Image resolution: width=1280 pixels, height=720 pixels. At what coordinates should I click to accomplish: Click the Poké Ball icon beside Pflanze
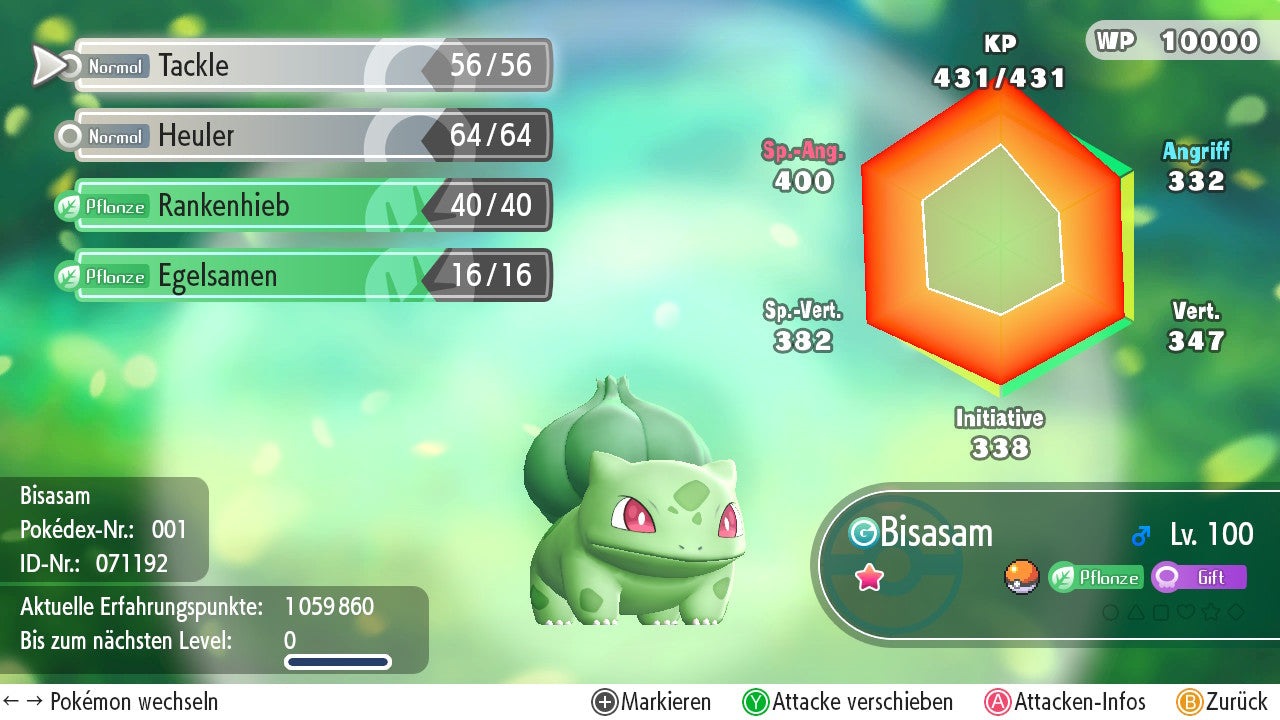click(x=1021, y=577)
